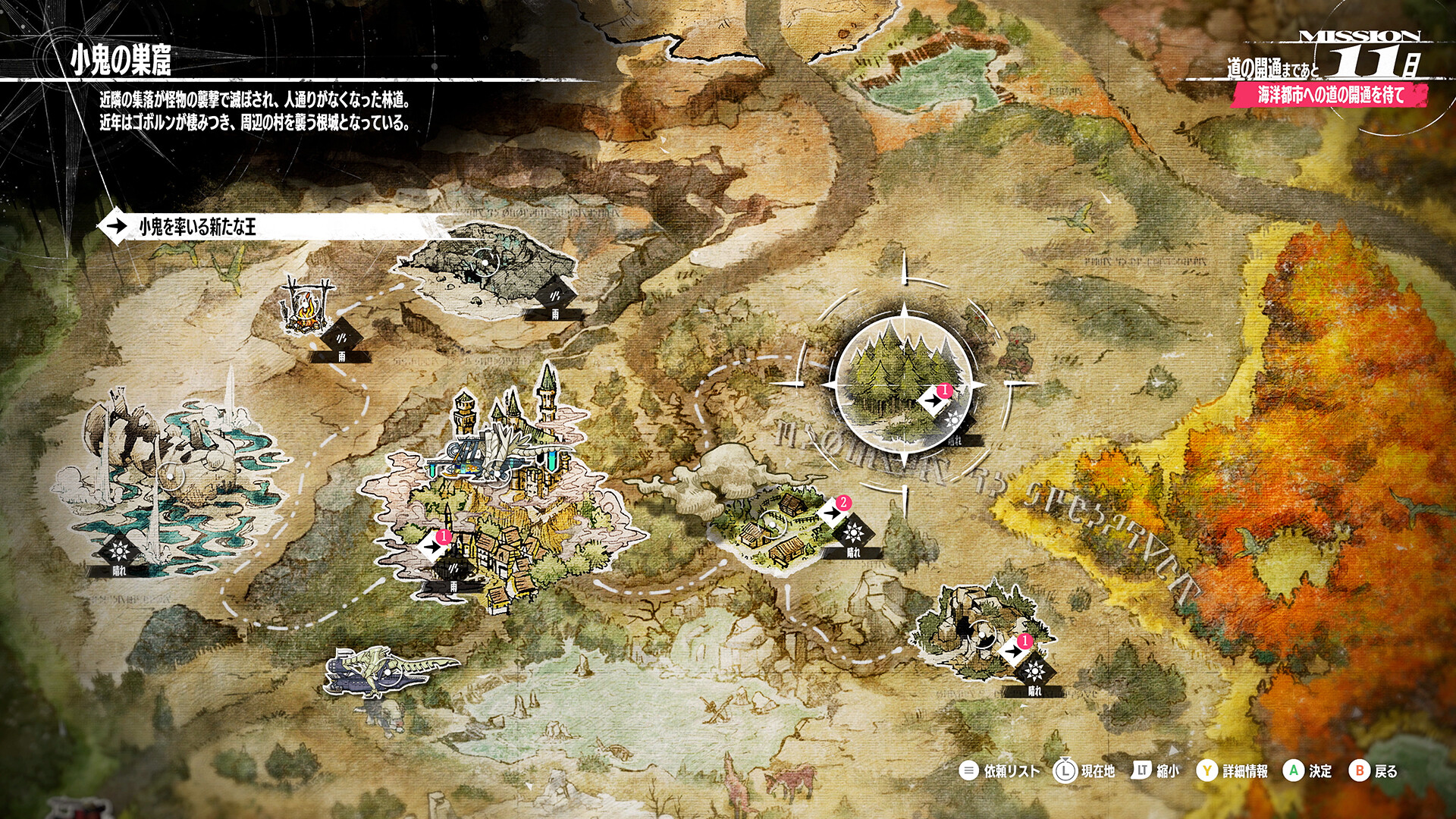Viewport: 1456px width, 819px height.
Task: Click the pink quest counter 2 on the village
Action: tap(842, 502)
